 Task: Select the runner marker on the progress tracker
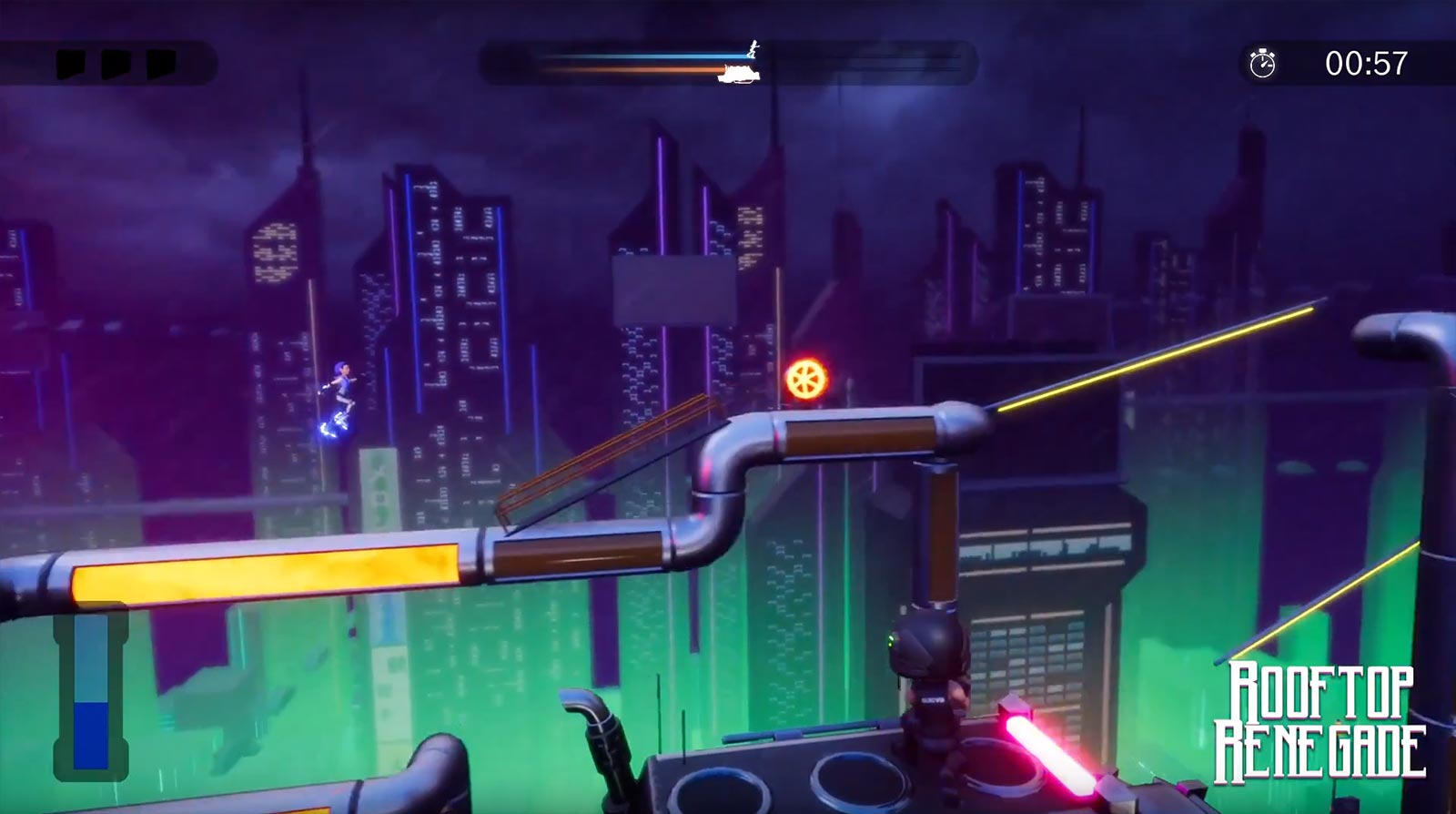pos(753,47)
